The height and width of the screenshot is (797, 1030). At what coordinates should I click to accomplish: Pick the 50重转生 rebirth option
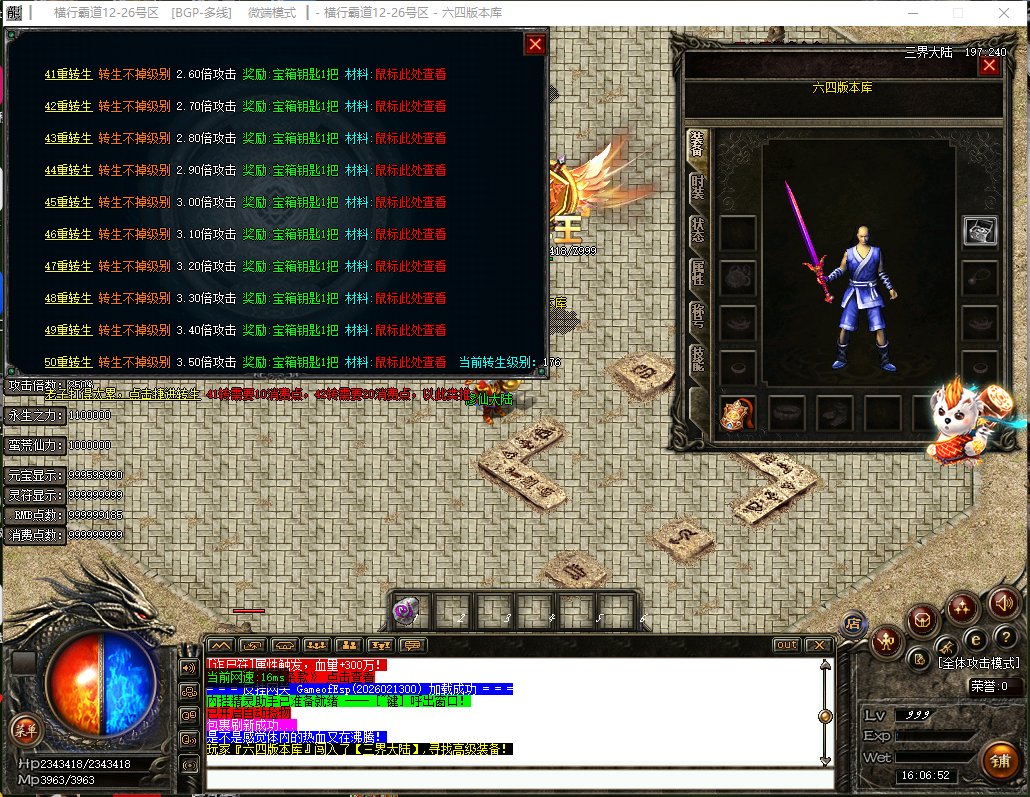pos(68,362)
